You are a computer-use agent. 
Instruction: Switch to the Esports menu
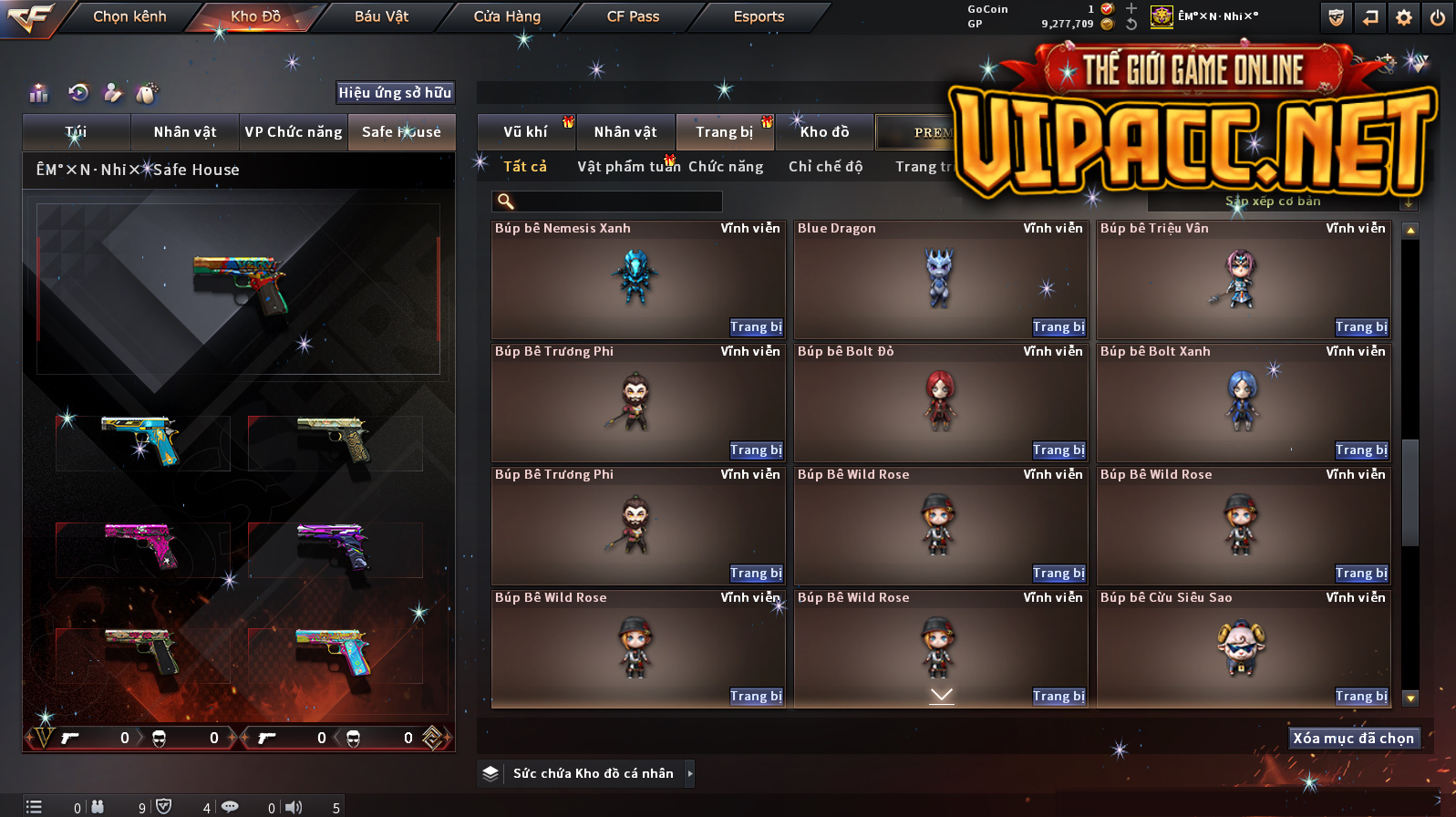(759, 16)
